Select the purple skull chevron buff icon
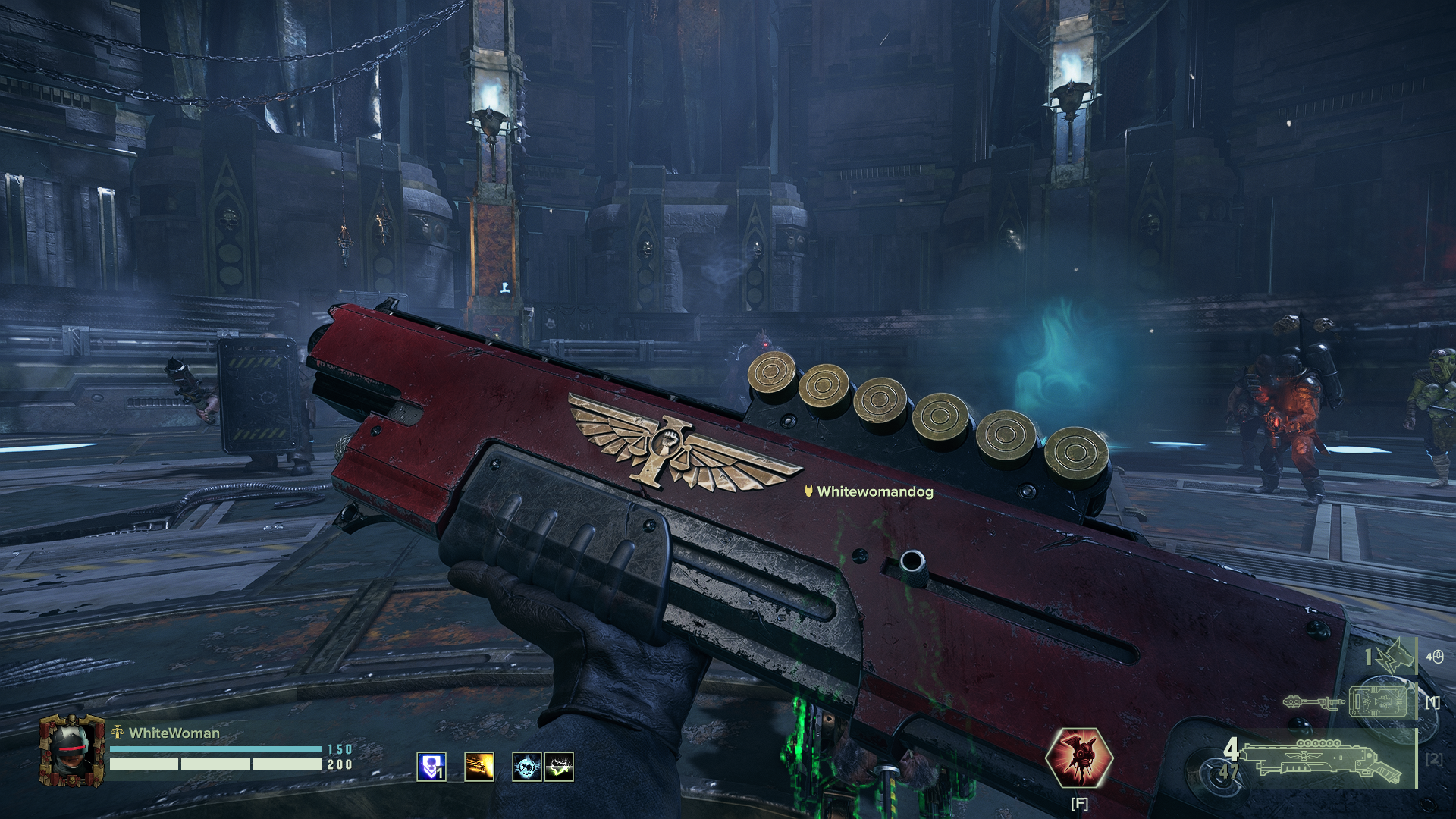Screen dimensions: 1456x819 coord(431,767)
